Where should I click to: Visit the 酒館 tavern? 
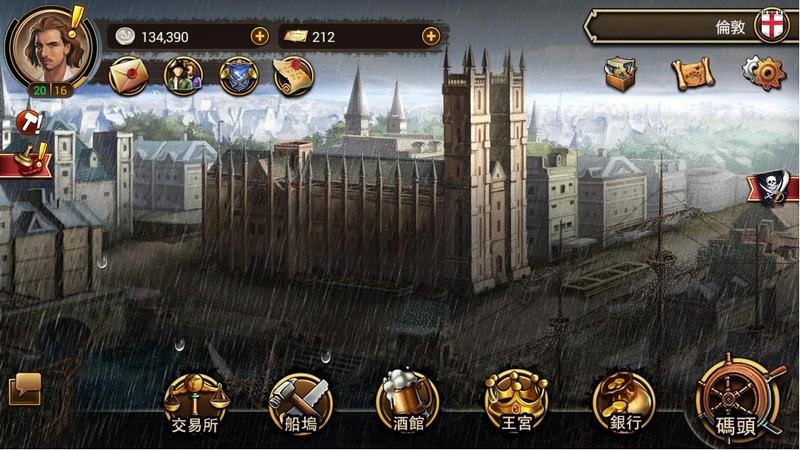coord(407,401)
